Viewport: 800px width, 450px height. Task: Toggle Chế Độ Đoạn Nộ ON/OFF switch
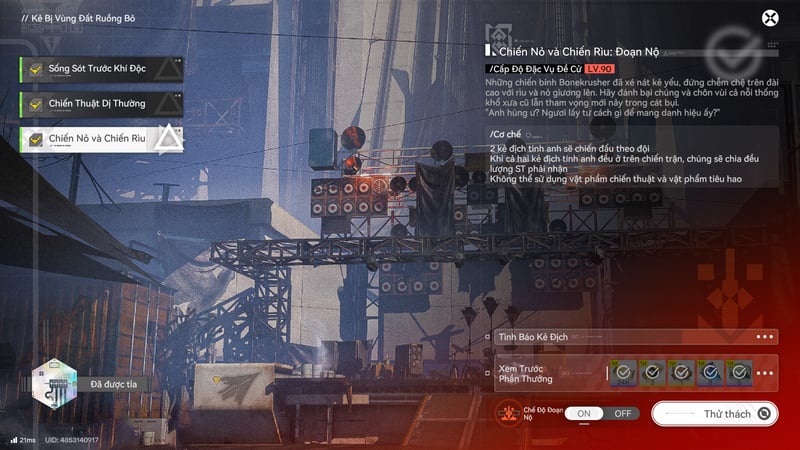pyautogui.click(x=603, y=413)
